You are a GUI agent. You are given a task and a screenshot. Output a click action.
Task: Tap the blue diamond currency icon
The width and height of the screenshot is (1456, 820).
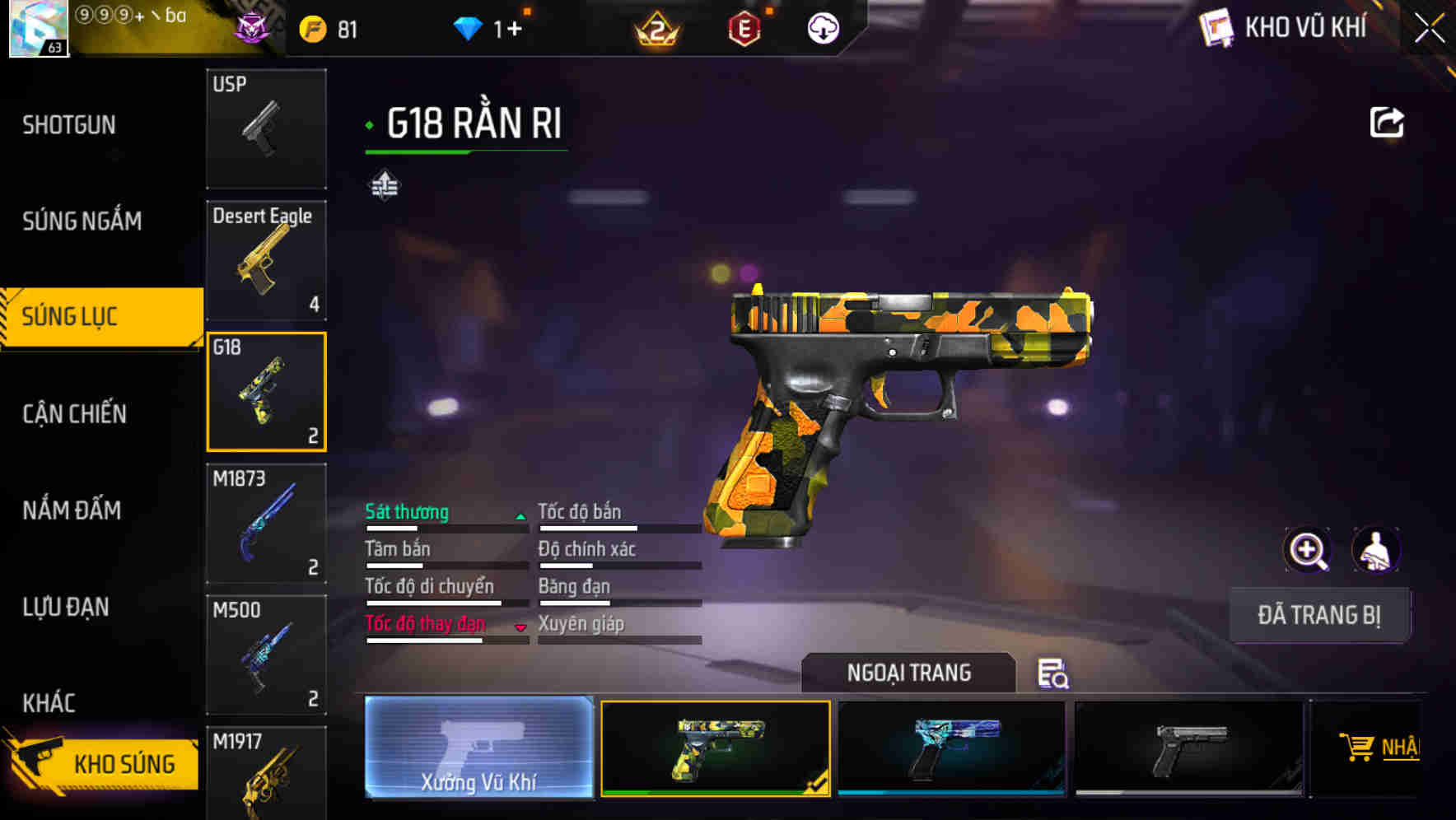point(469,27)
